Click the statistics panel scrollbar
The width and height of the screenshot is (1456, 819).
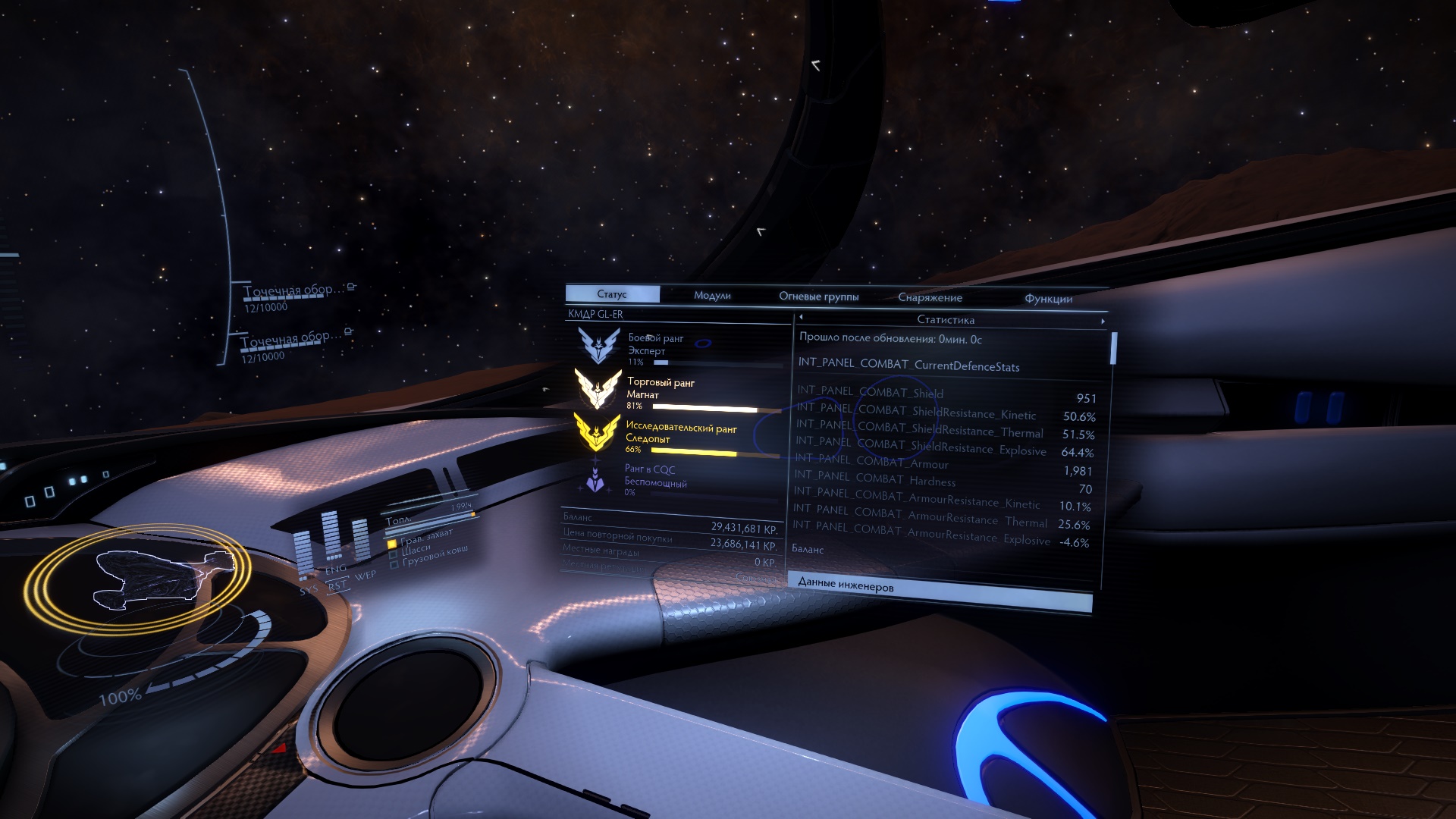click(1113, 348)
